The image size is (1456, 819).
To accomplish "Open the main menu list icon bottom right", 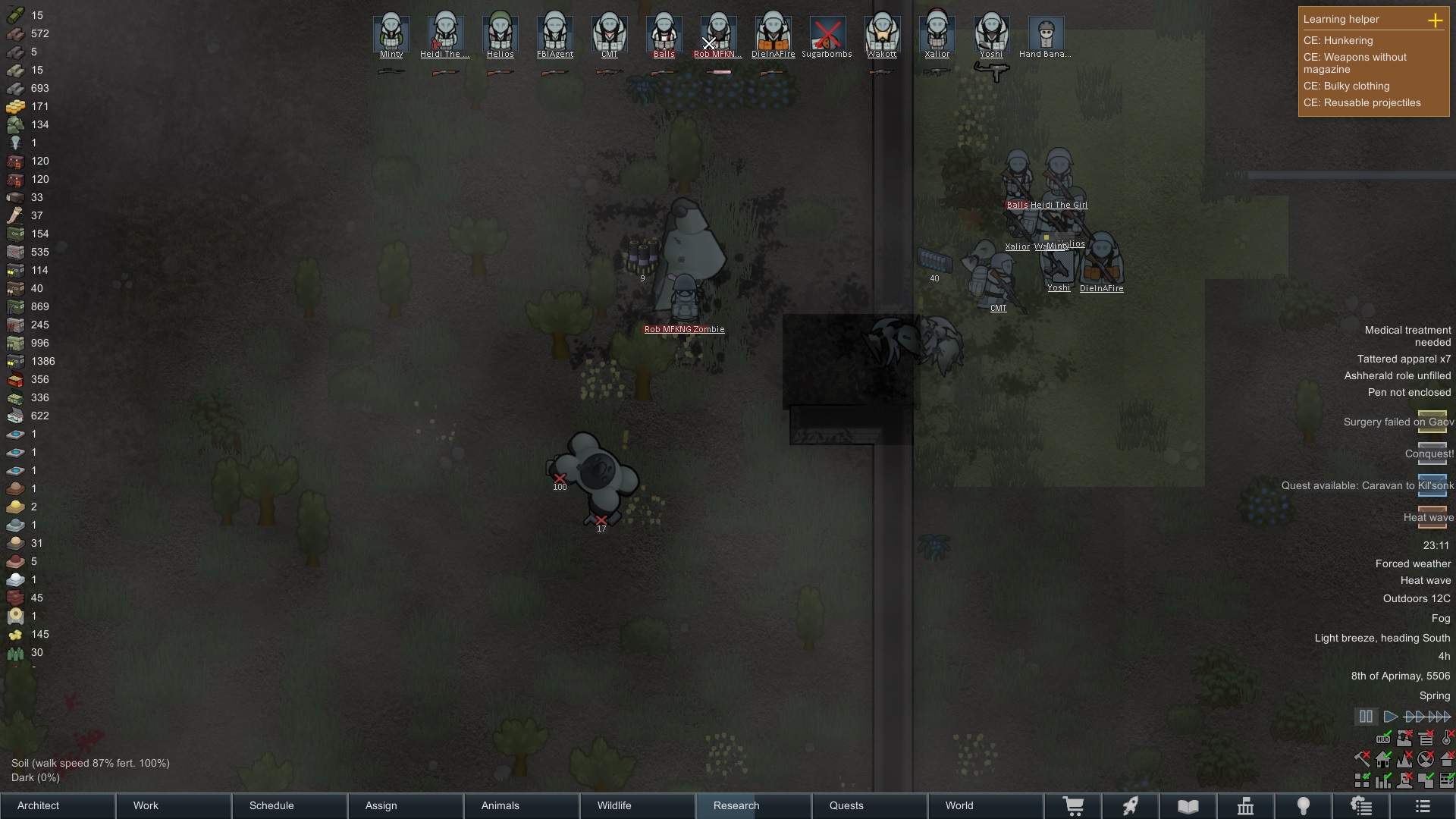I will (1422, 806).
